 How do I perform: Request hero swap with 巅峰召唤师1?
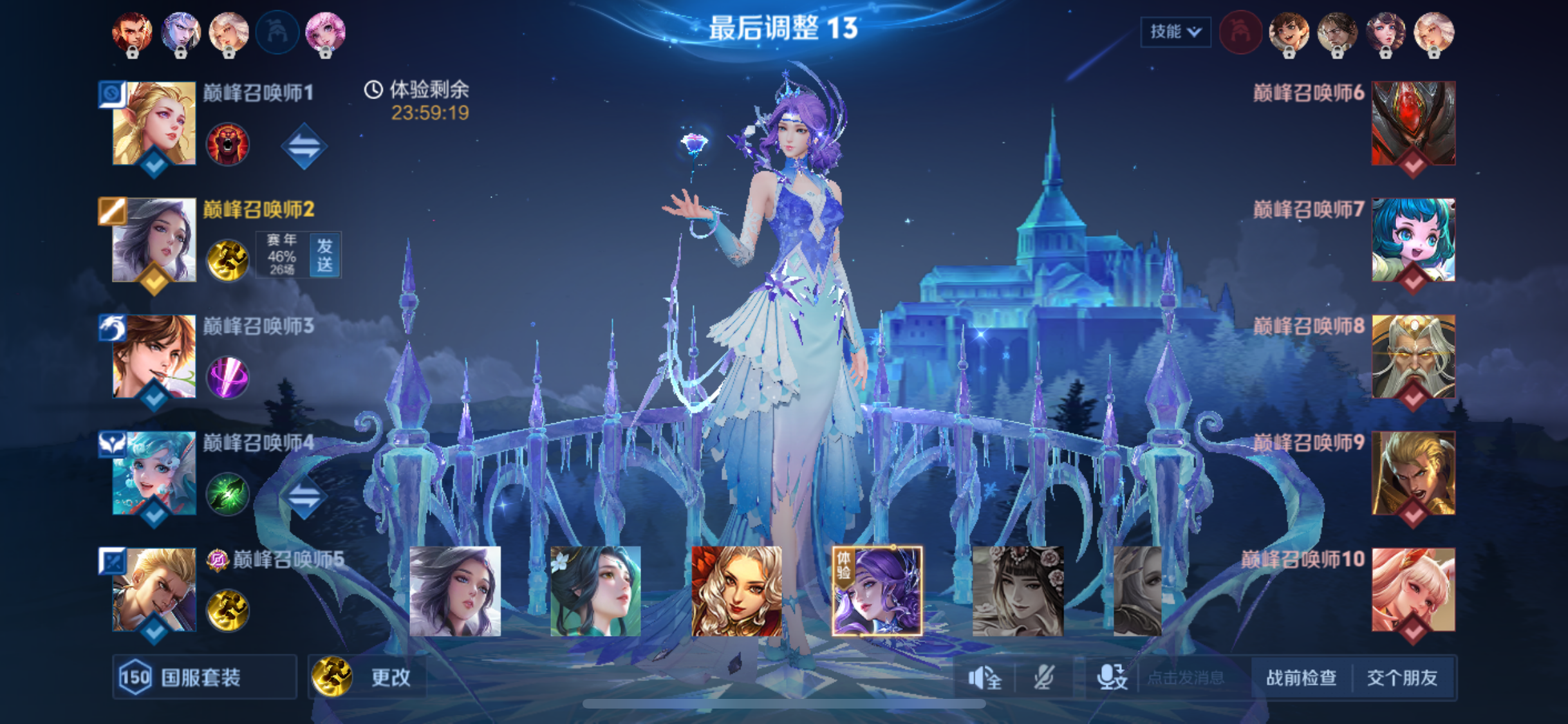304,146
